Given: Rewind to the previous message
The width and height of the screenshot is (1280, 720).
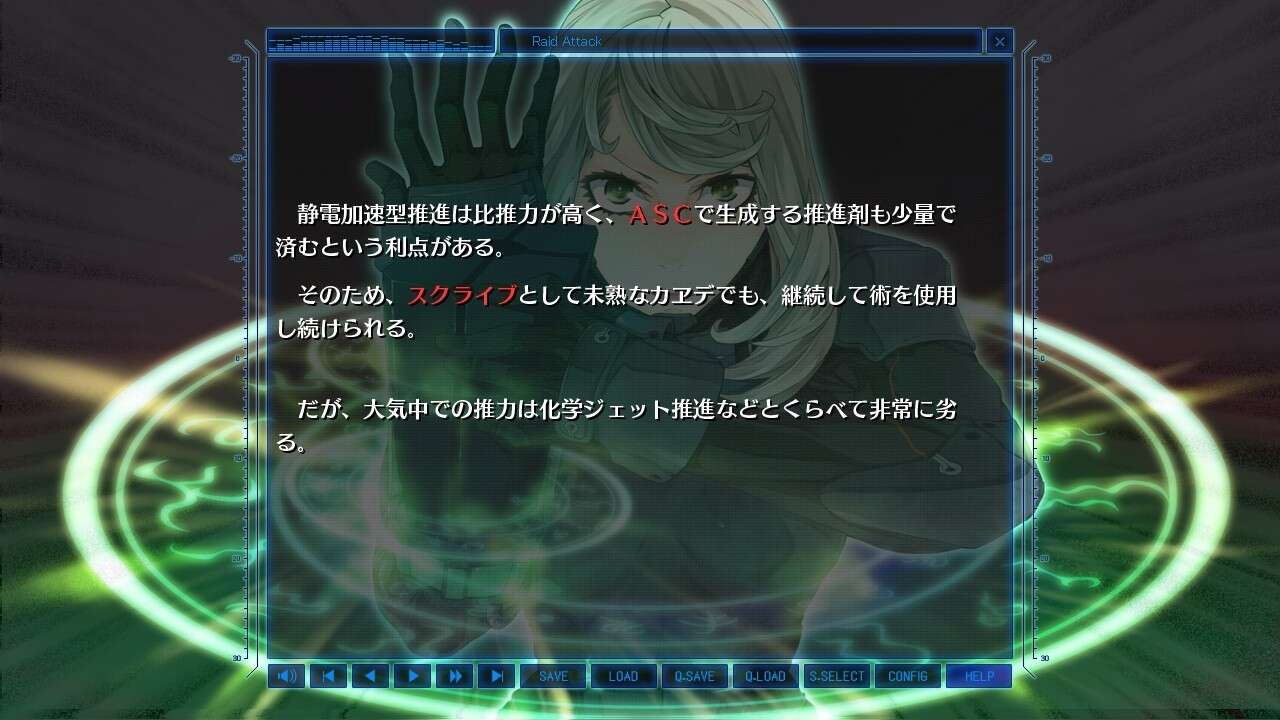Looking at the screenshot, I should click(371, 676).
